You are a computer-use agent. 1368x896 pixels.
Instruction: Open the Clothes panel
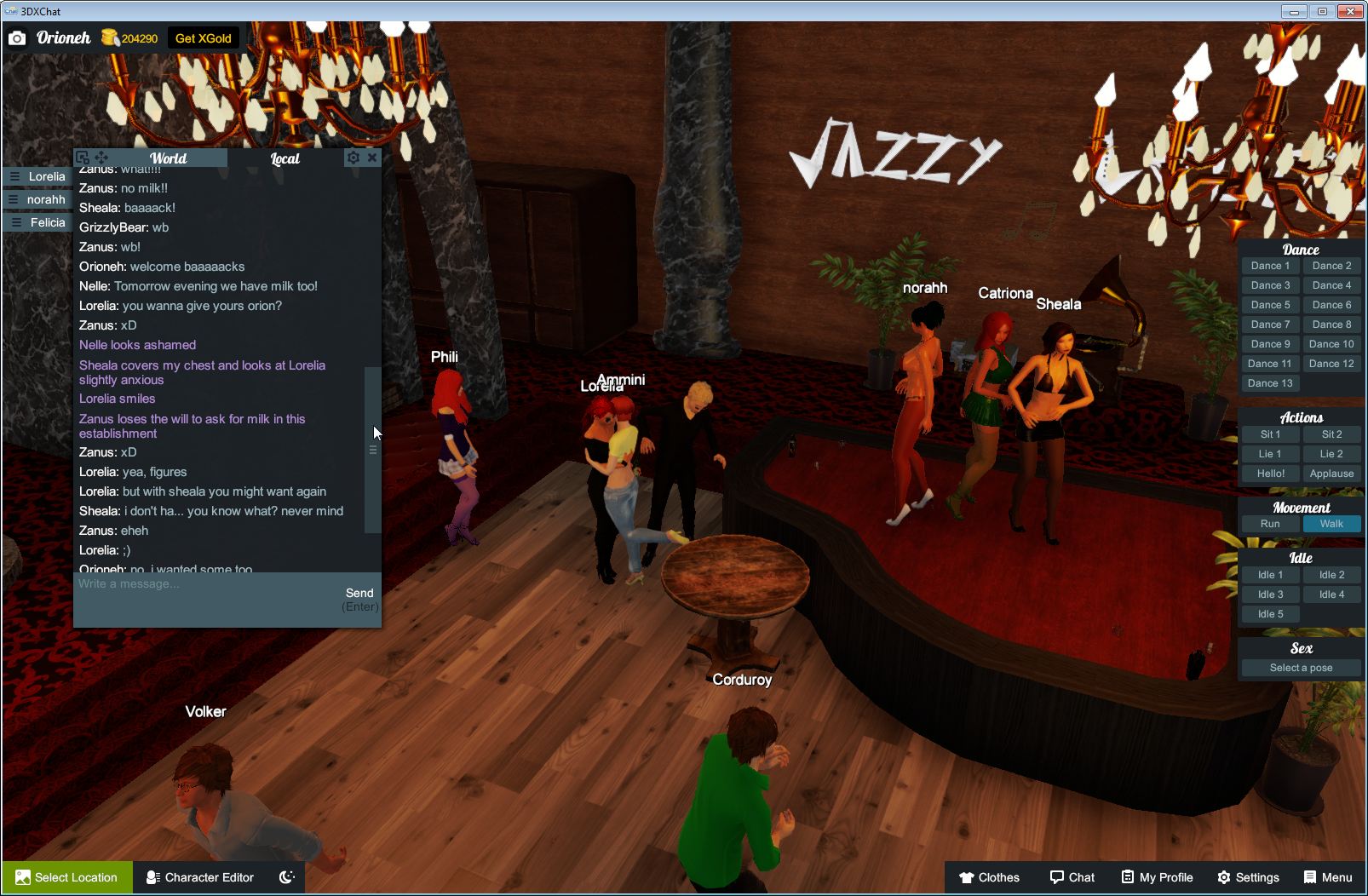(x=991, y=877)
